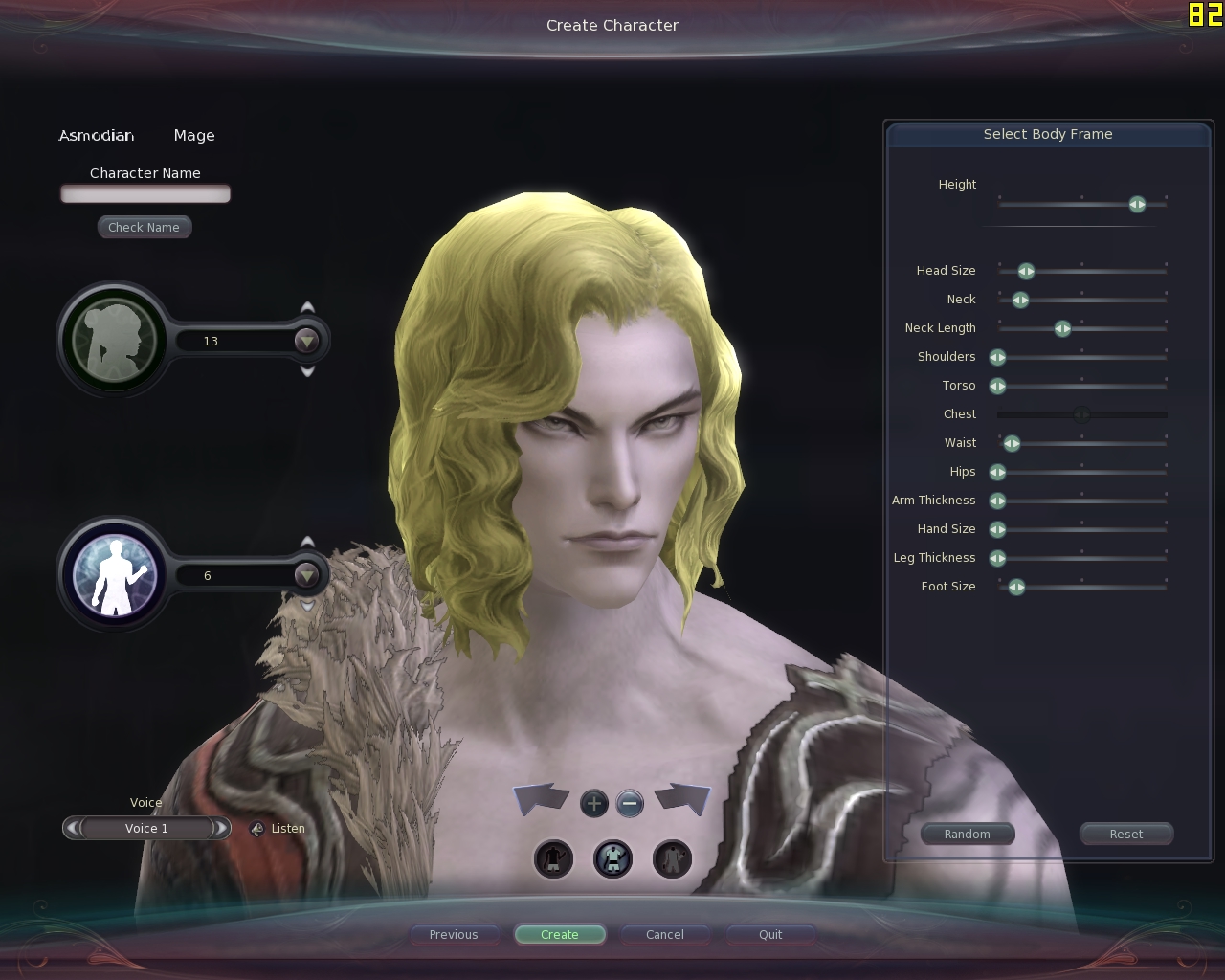The image size is (1225, 980).
Task: Open the body preset dropdown showing 6
Action: 306,575
